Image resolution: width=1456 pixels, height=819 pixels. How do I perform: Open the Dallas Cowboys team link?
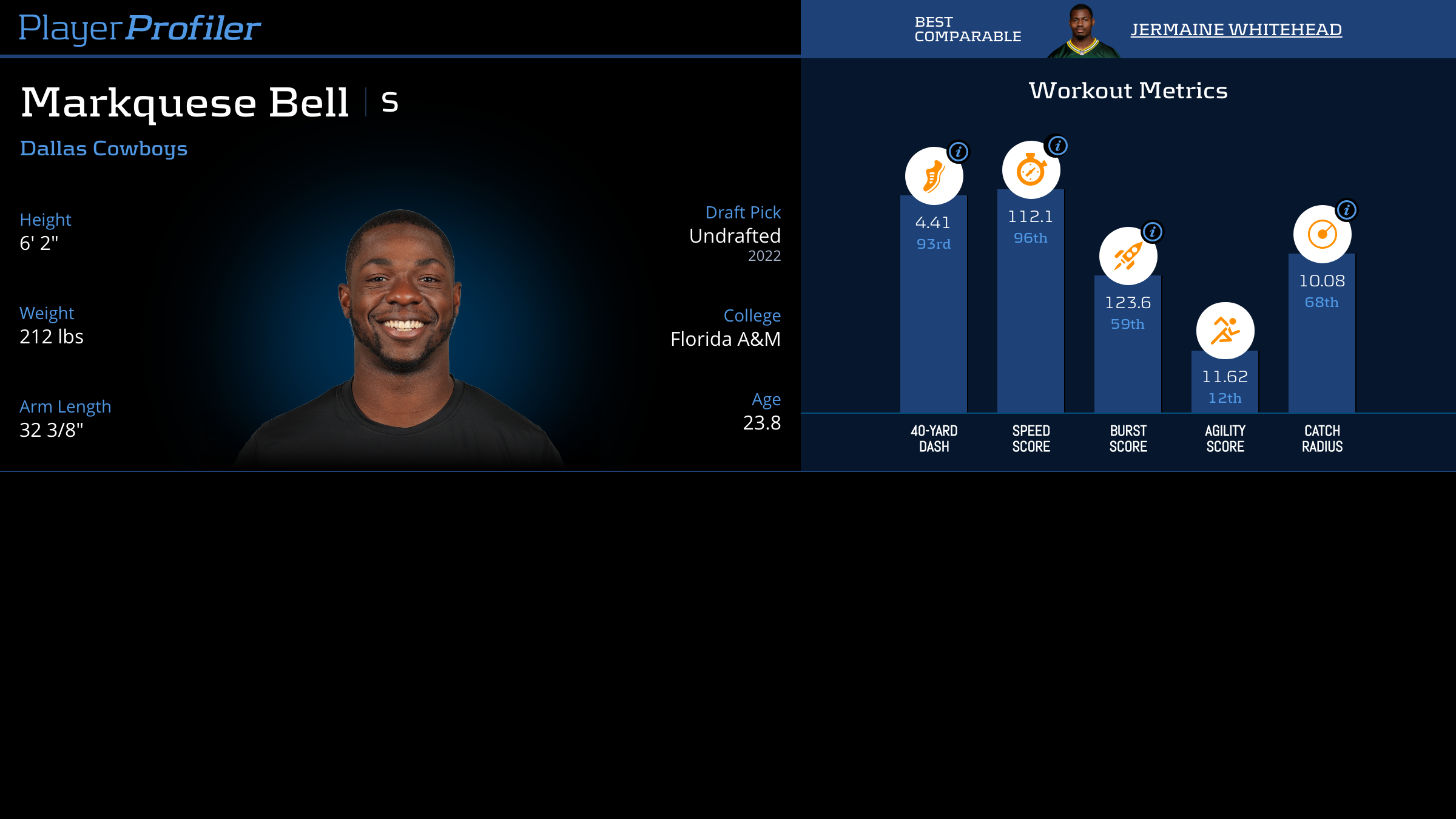104,149
